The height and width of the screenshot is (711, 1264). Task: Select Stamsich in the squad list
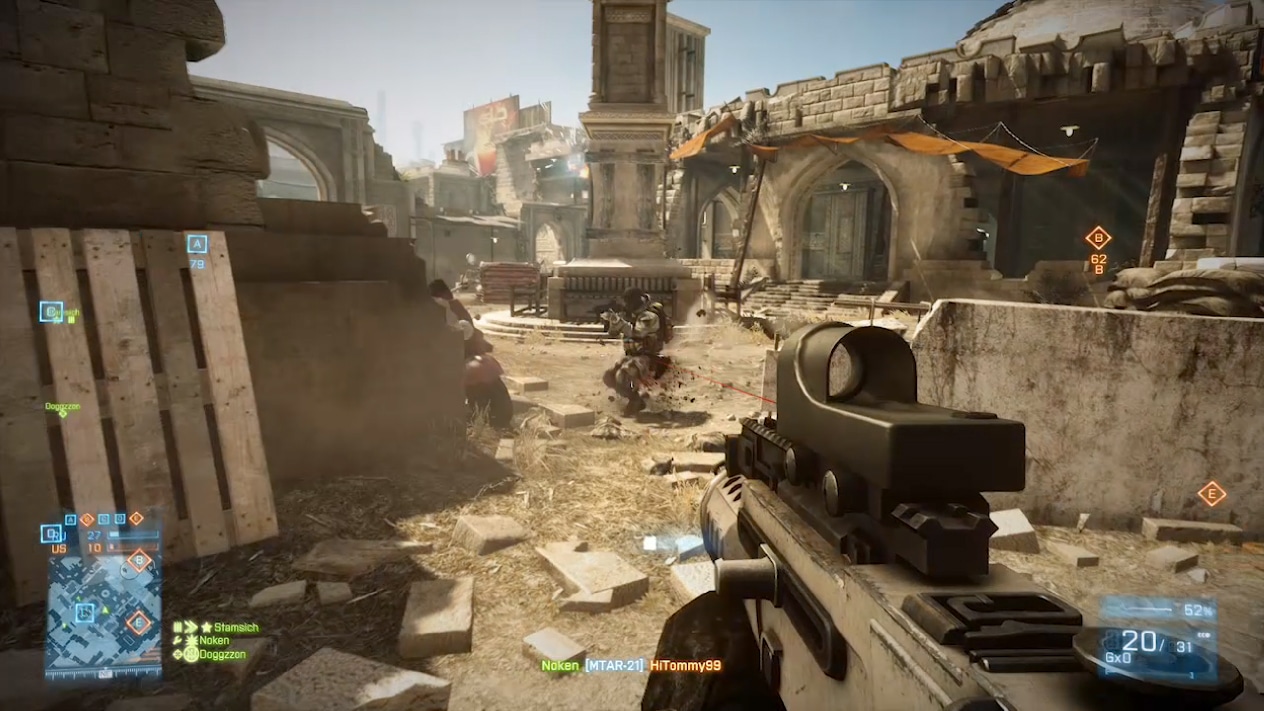(236, 628)
